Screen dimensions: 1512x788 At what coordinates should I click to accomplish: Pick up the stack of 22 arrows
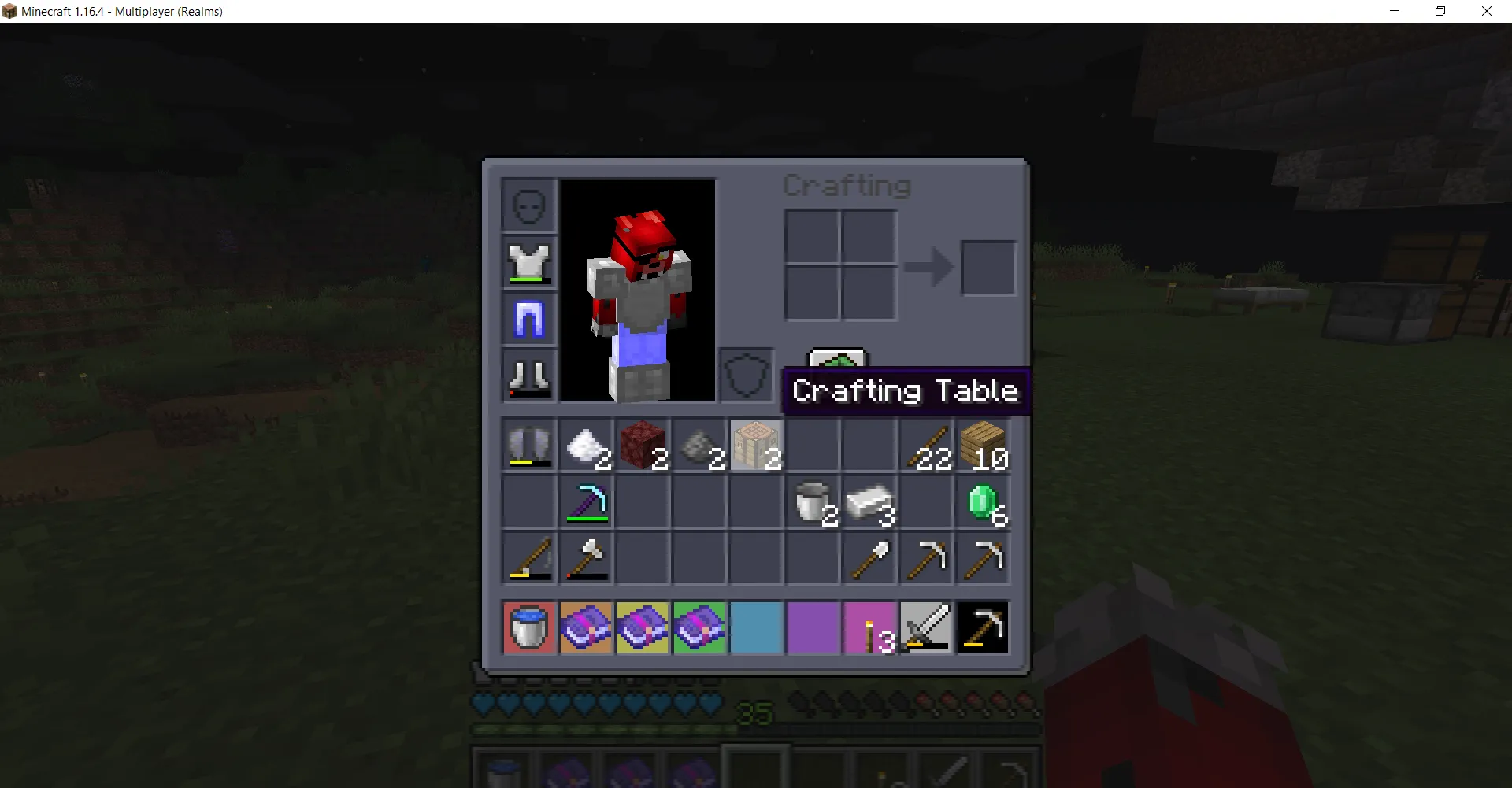click(925, 446)
